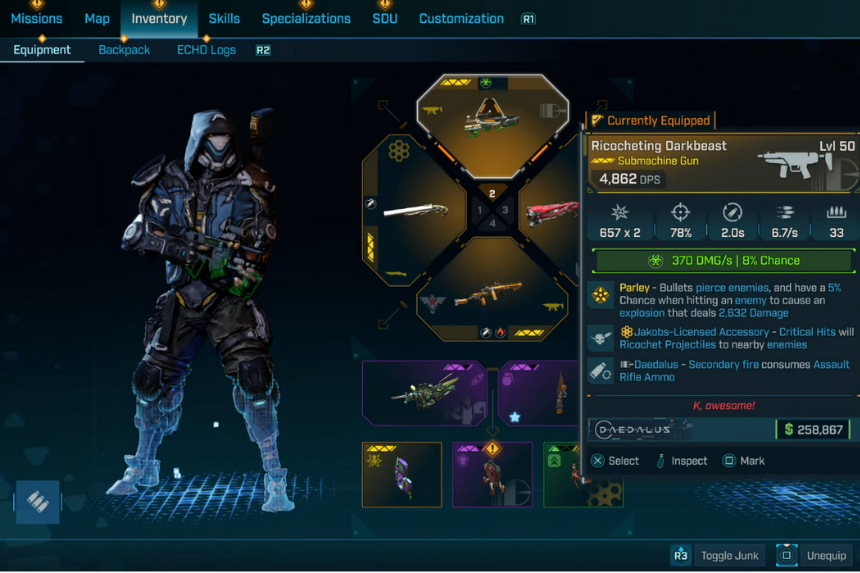Screen dimensions: 860x573
Task: Go to the Specializations tab
Action: [x=306, y=19]
